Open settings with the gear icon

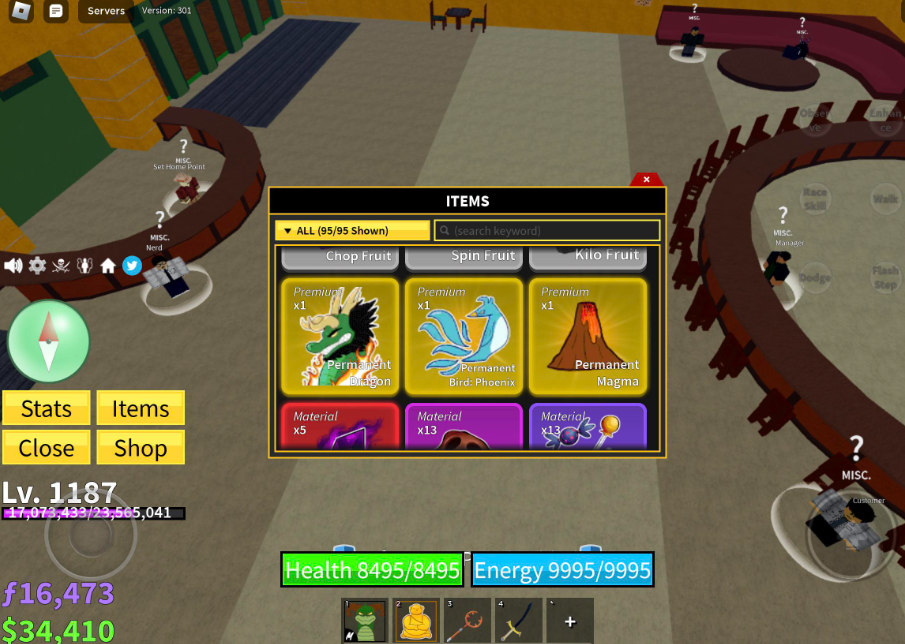37,265
